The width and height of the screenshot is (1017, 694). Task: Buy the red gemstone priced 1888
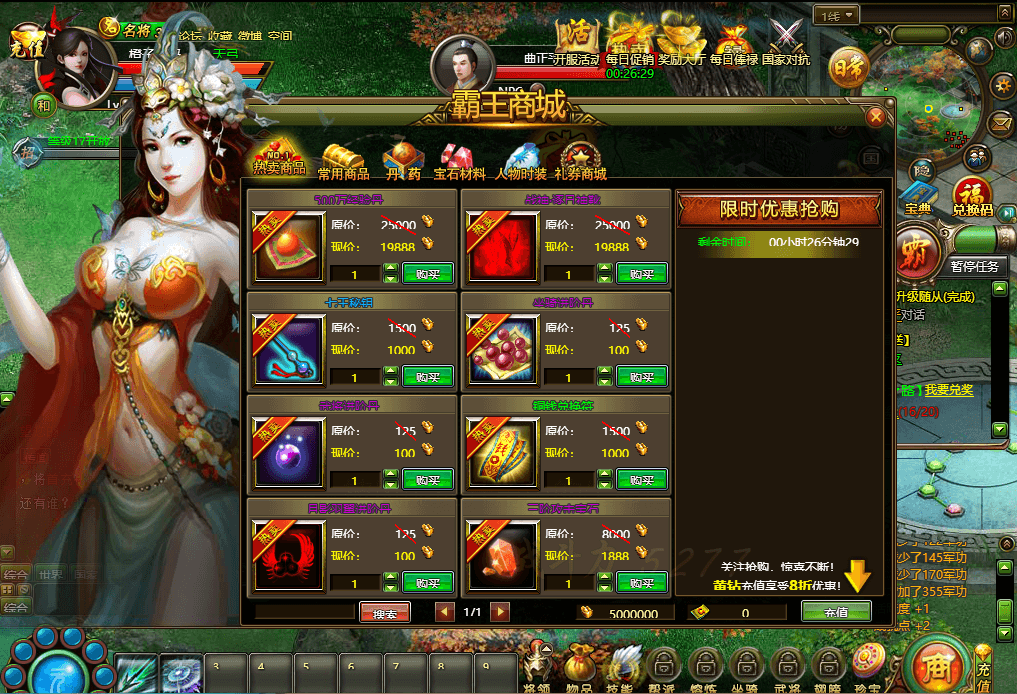(641, 582)
